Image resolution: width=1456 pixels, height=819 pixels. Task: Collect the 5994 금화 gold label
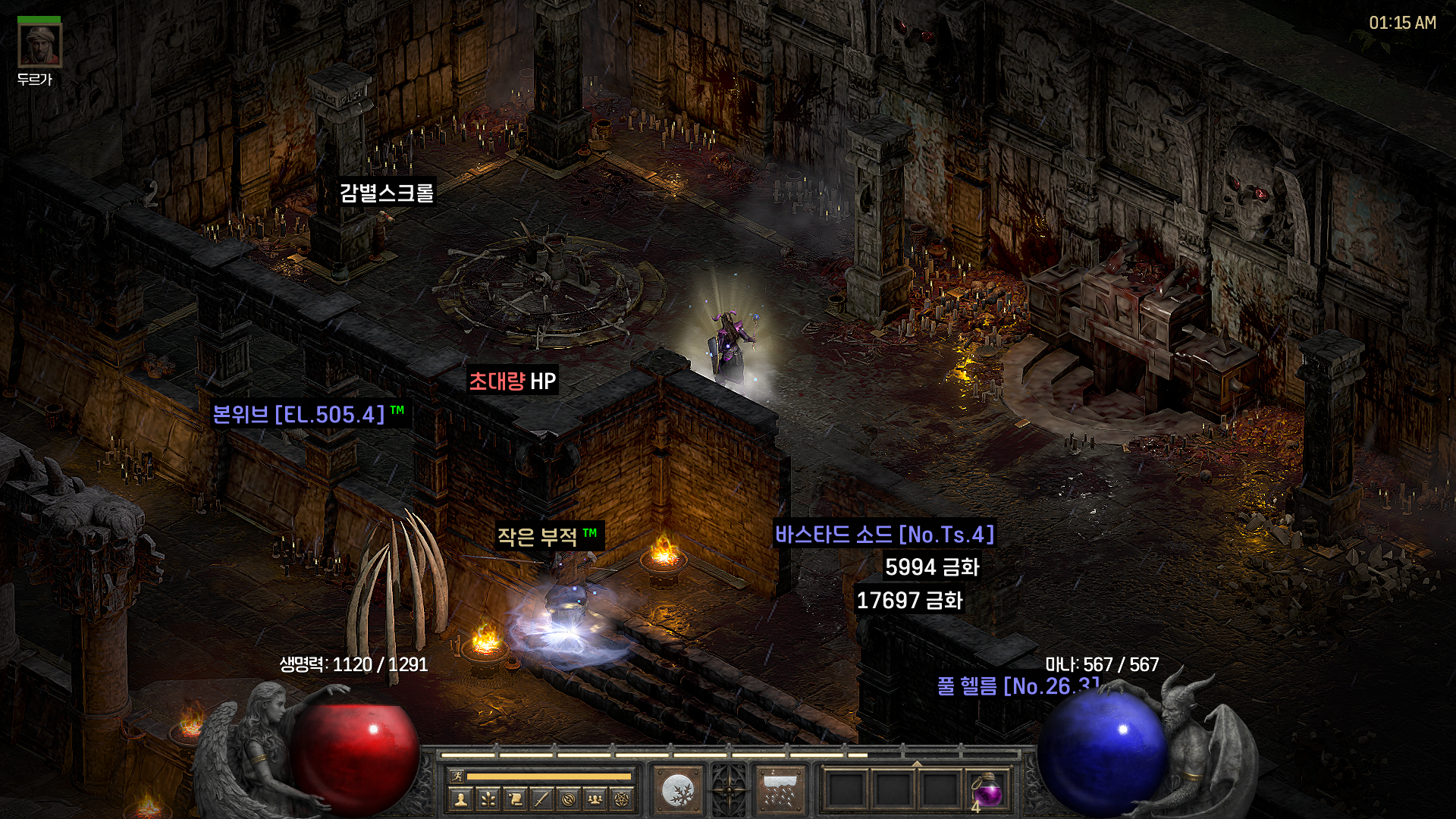[x=932, y=567]
